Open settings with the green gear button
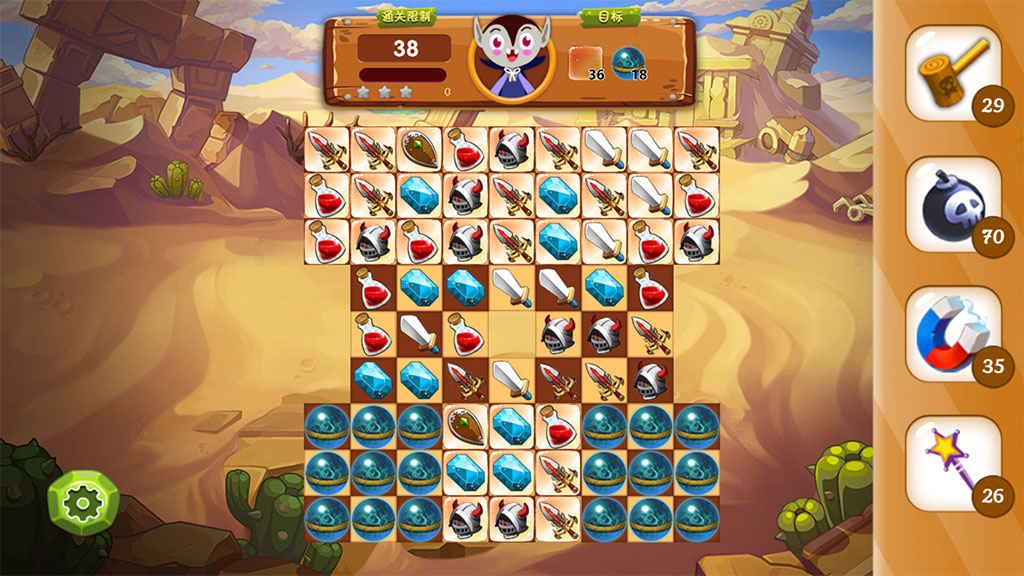Image resolution: width=1024 pixels, height=576 pixels. pos(83,502)
